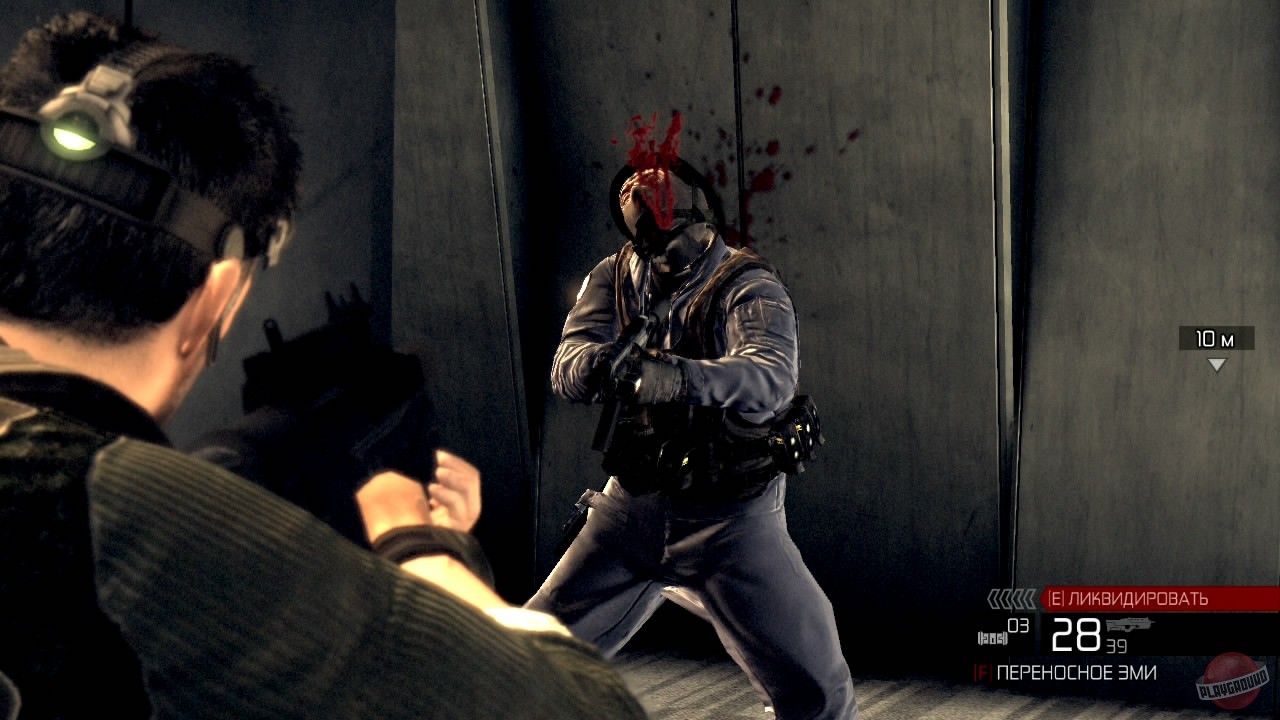Click the chevron arrows beside the kill prompt
The image size is (1280, 720).
coord(1010,597)
